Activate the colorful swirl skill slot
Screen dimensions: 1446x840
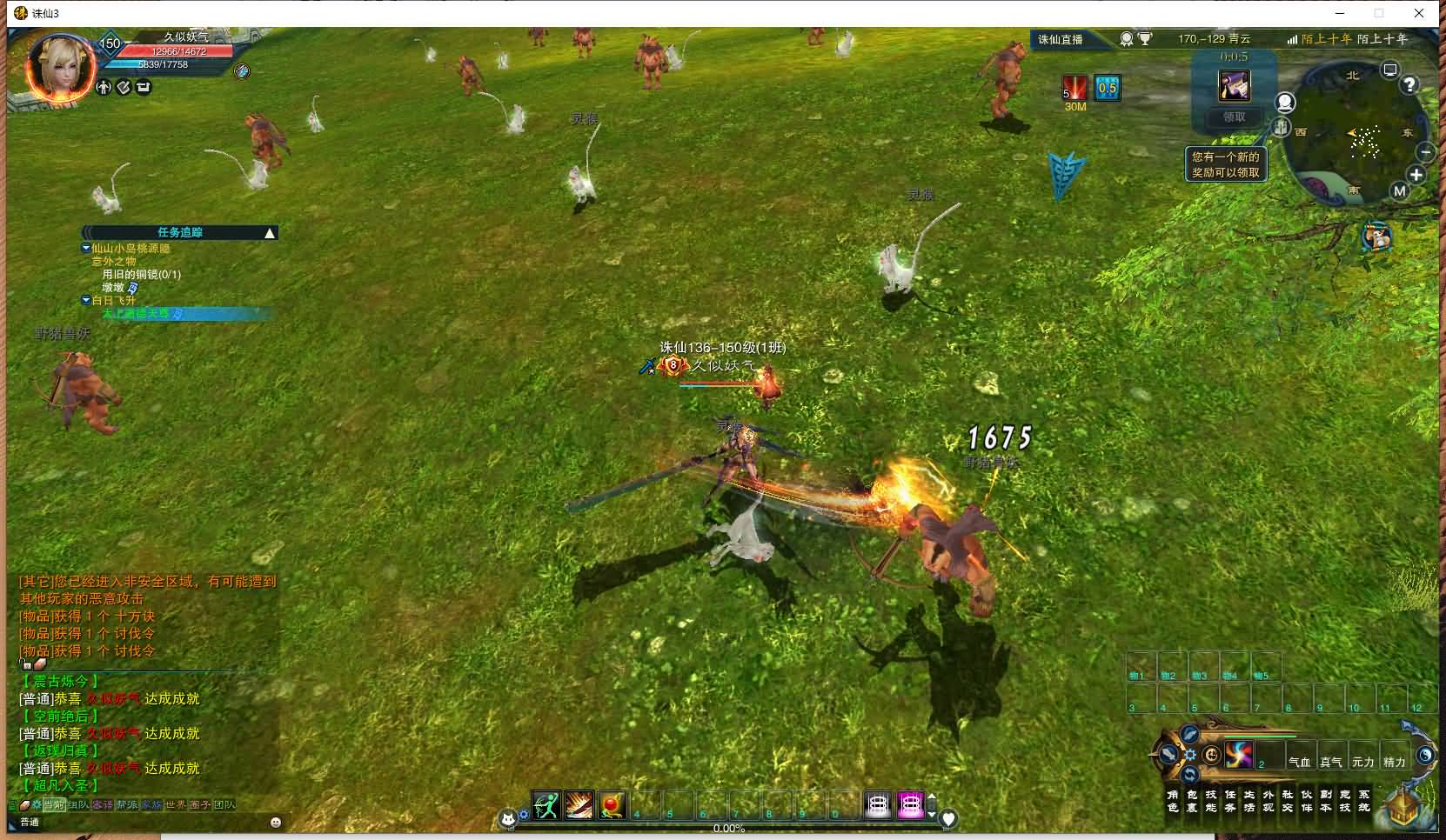coord(1239,755)
